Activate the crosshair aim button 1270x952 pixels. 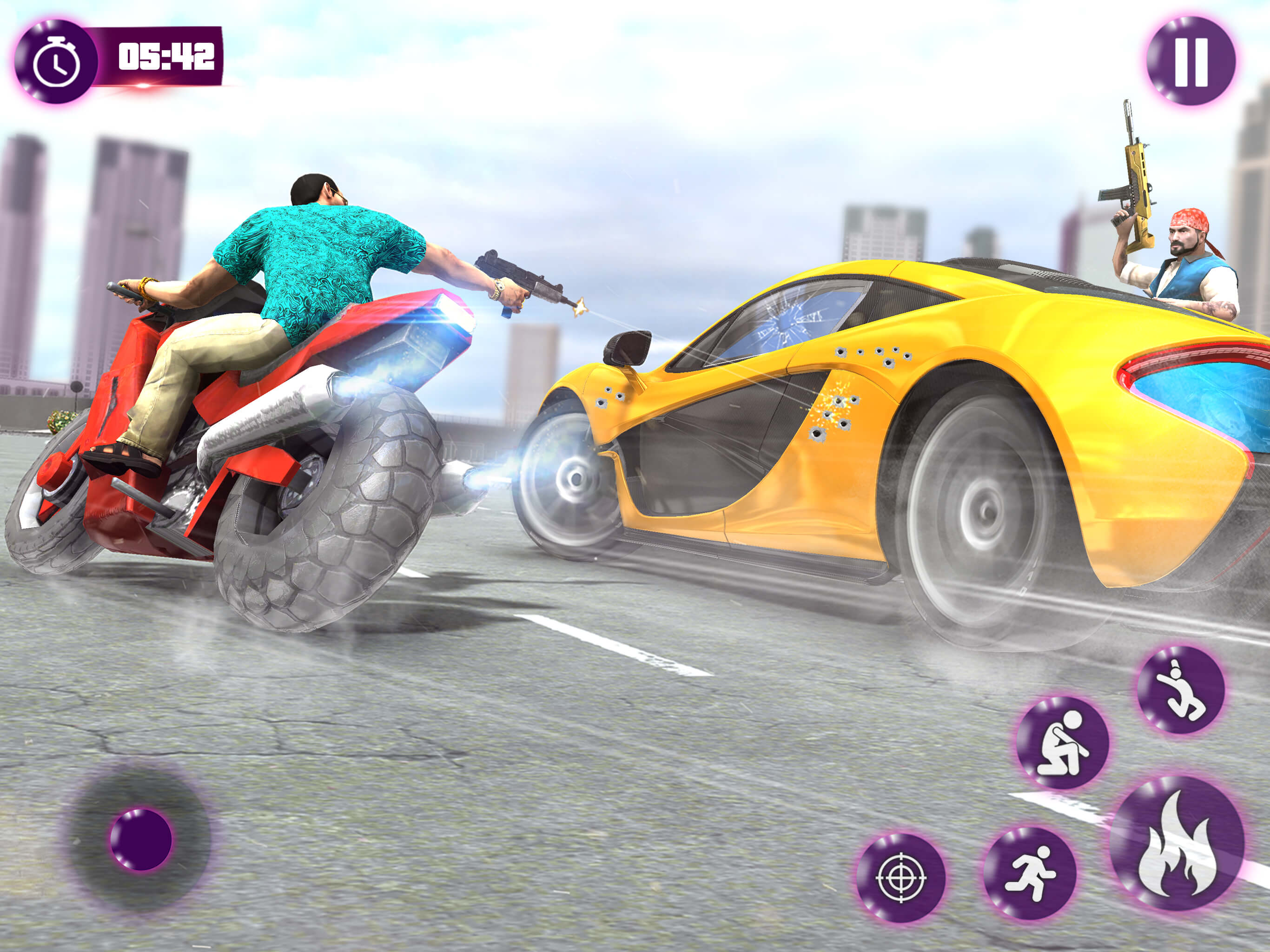(900, 877)
